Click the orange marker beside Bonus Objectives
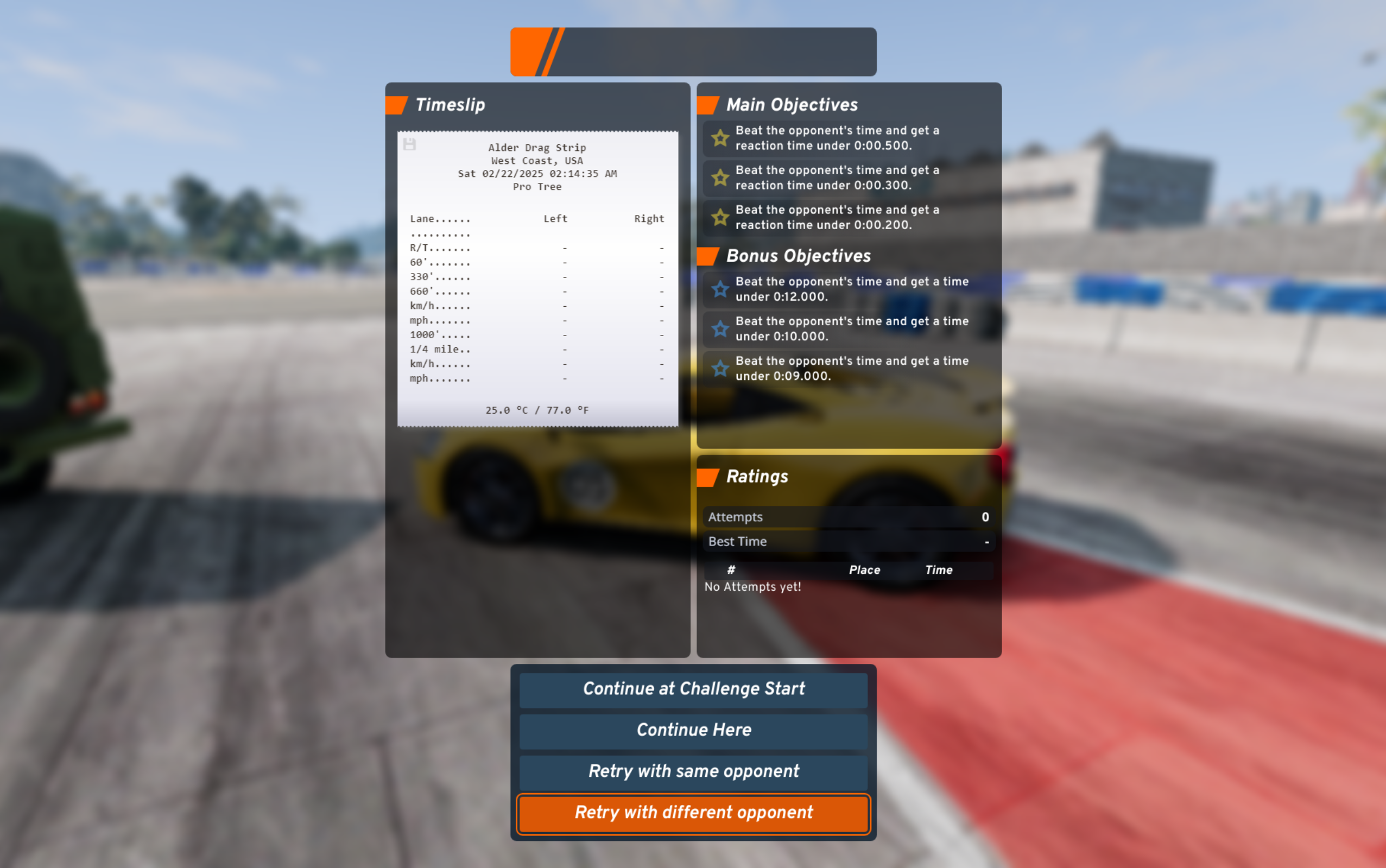The width and height of the screenshot is (1386, 868). (x=708, y=256)
